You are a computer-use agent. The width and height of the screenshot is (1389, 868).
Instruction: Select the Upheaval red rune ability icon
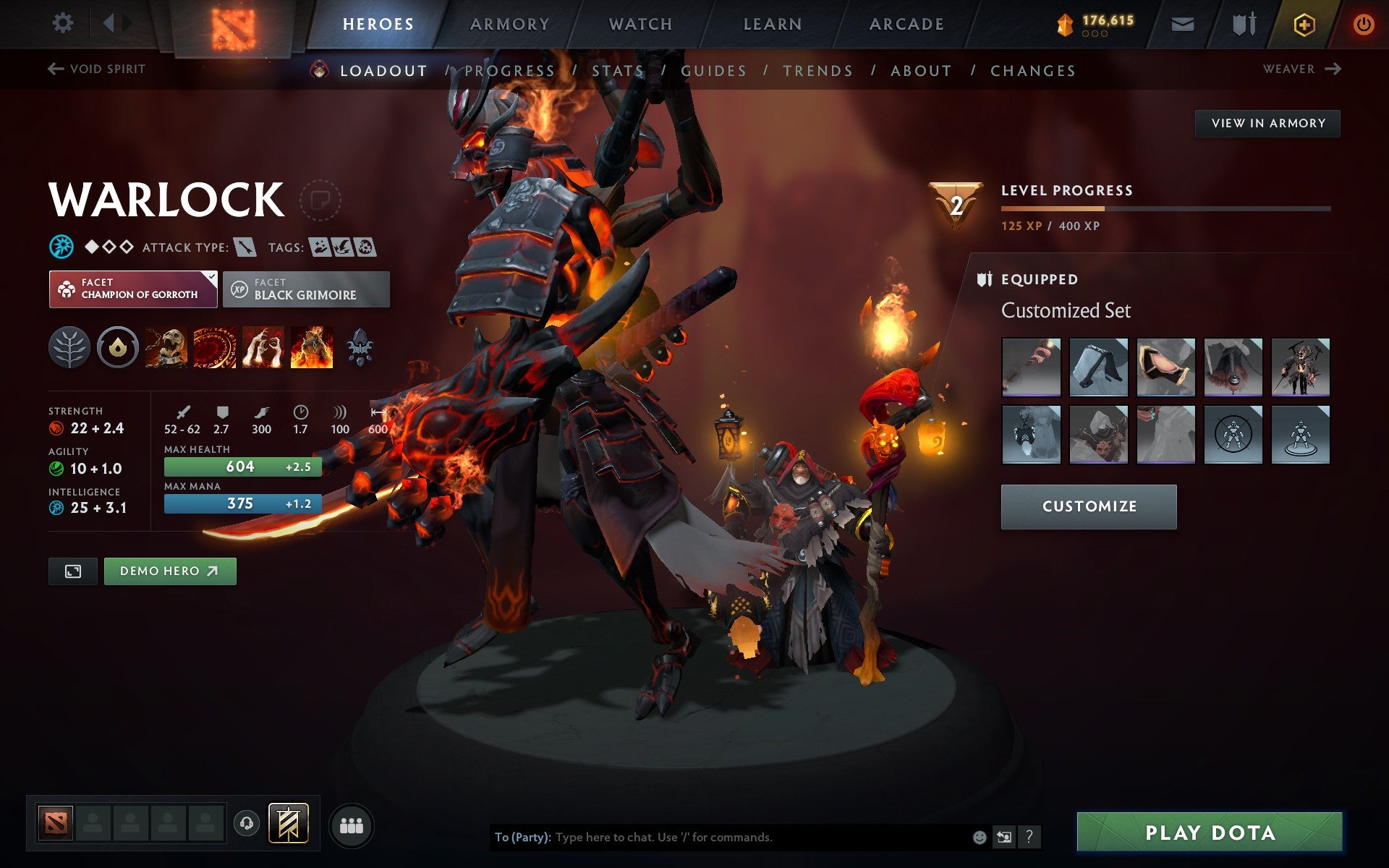(213, 348)
